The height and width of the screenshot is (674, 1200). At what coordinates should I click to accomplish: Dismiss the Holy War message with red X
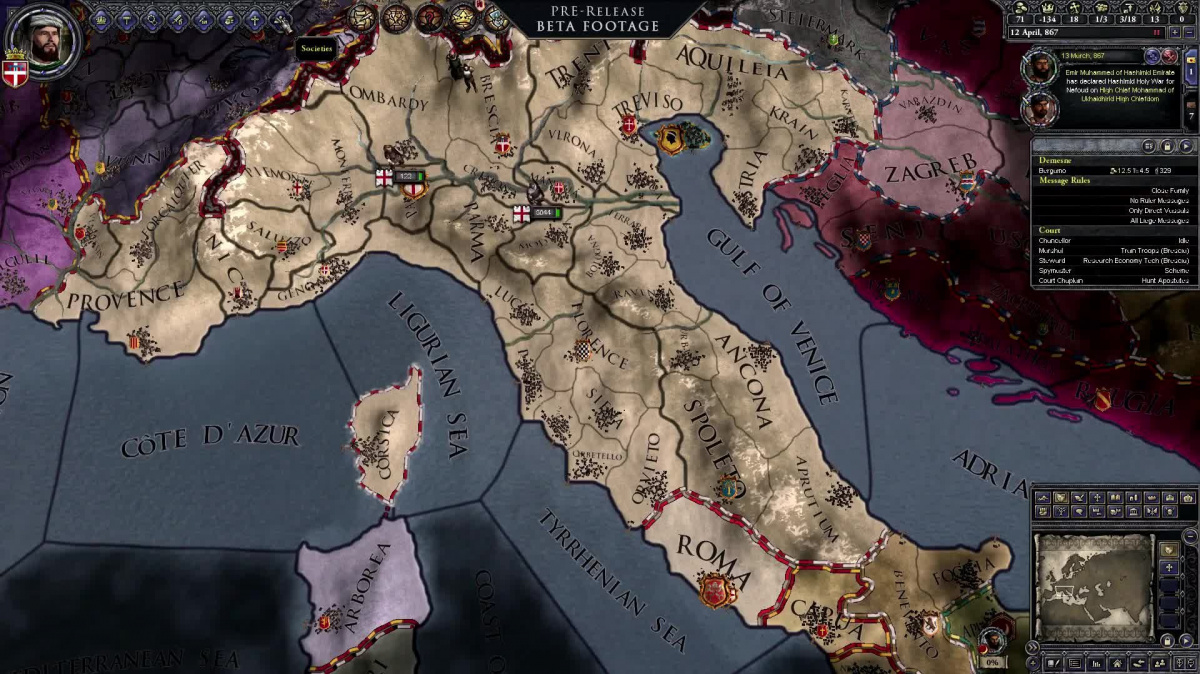click(x=1169, y=56)
